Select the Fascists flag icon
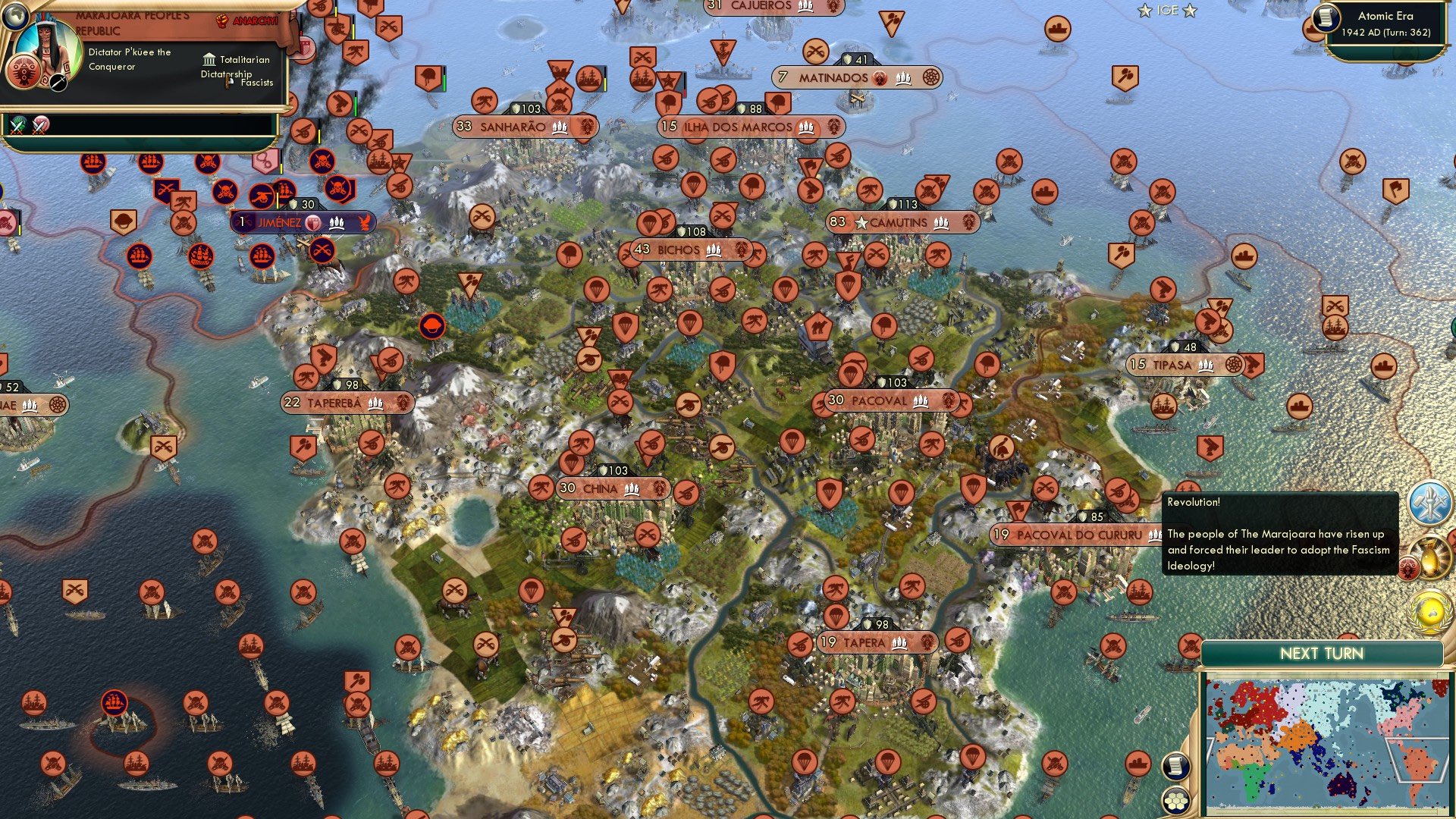The height and width of the screenshot is (819, 1456). click(x=227, y=83)
